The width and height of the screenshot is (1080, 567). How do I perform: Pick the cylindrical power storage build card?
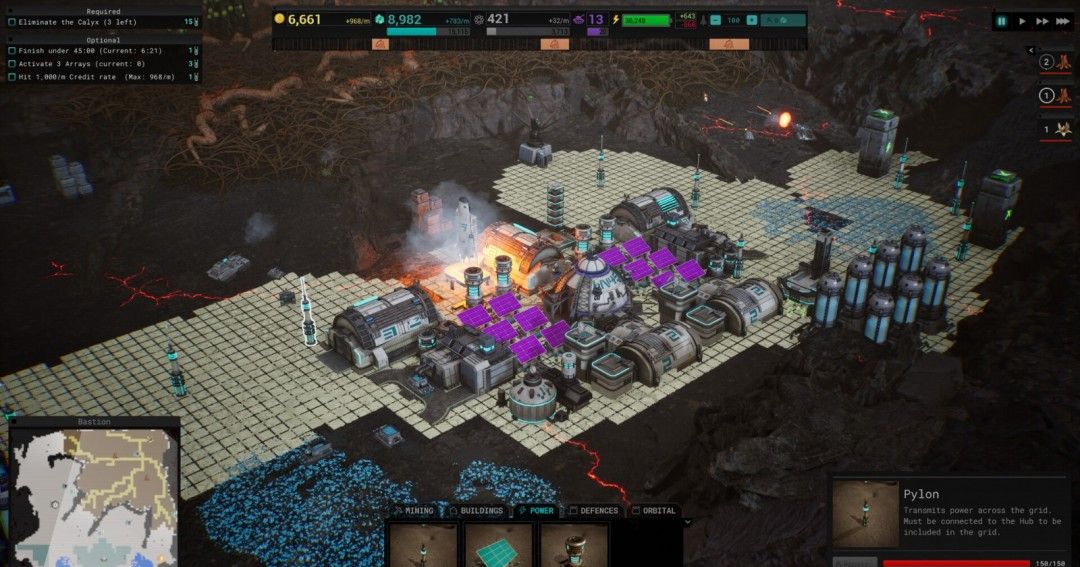pos(573,544)
